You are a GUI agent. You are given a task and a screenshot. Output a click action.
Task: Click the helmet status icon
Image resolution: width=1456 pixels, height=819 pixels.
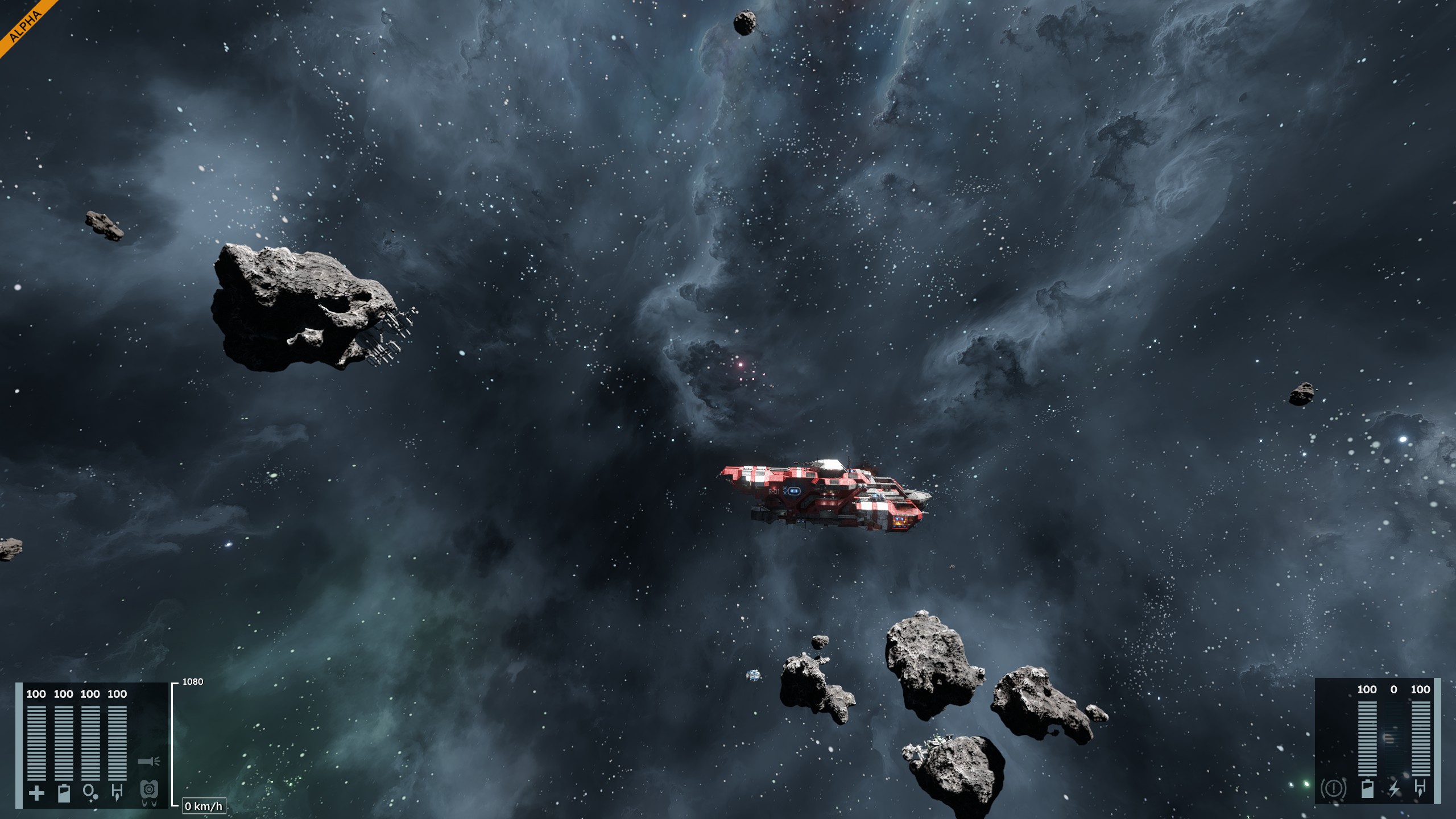(148, 790)
